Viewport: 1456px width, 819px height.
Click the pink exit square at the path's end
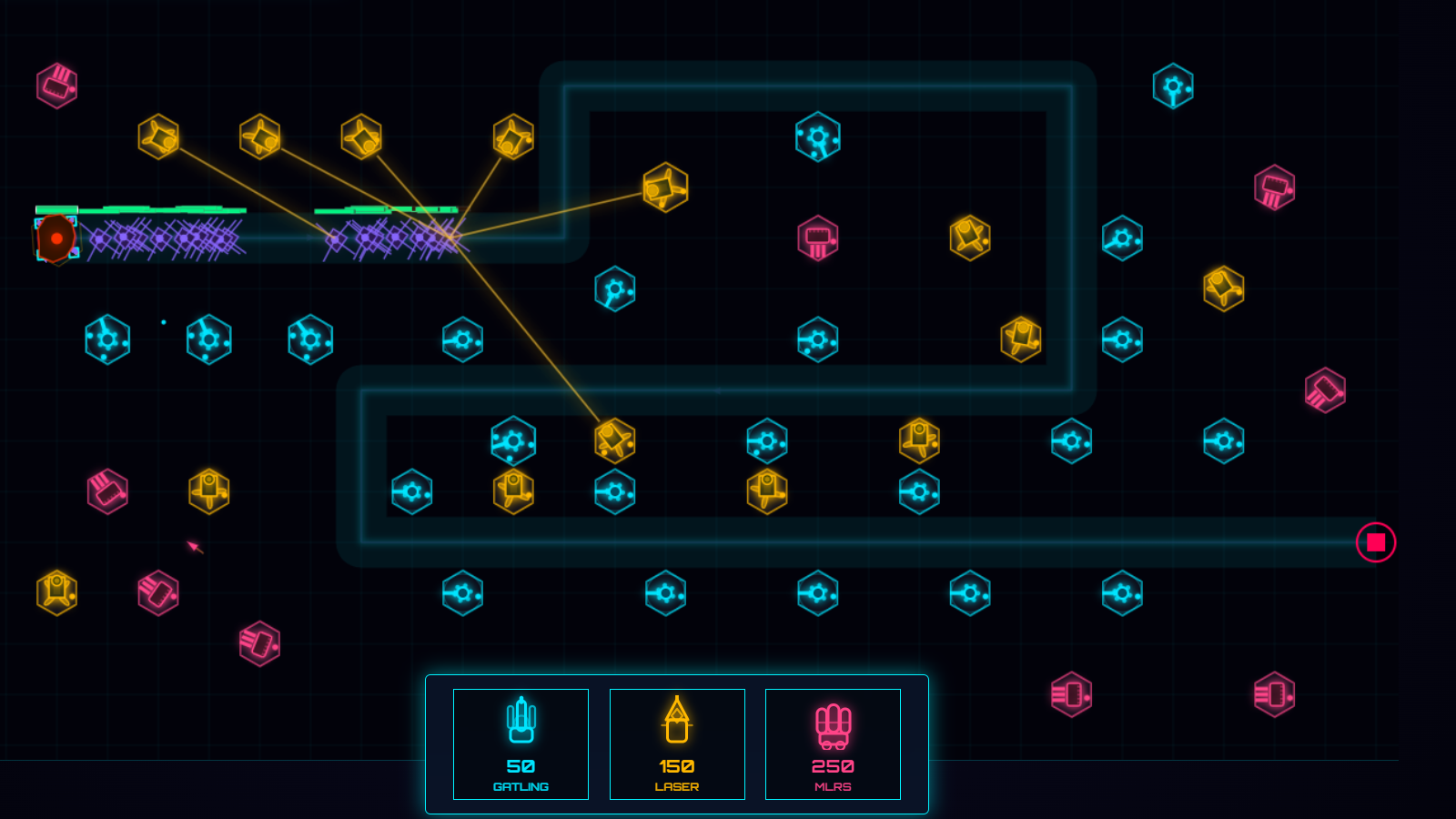1375,541
